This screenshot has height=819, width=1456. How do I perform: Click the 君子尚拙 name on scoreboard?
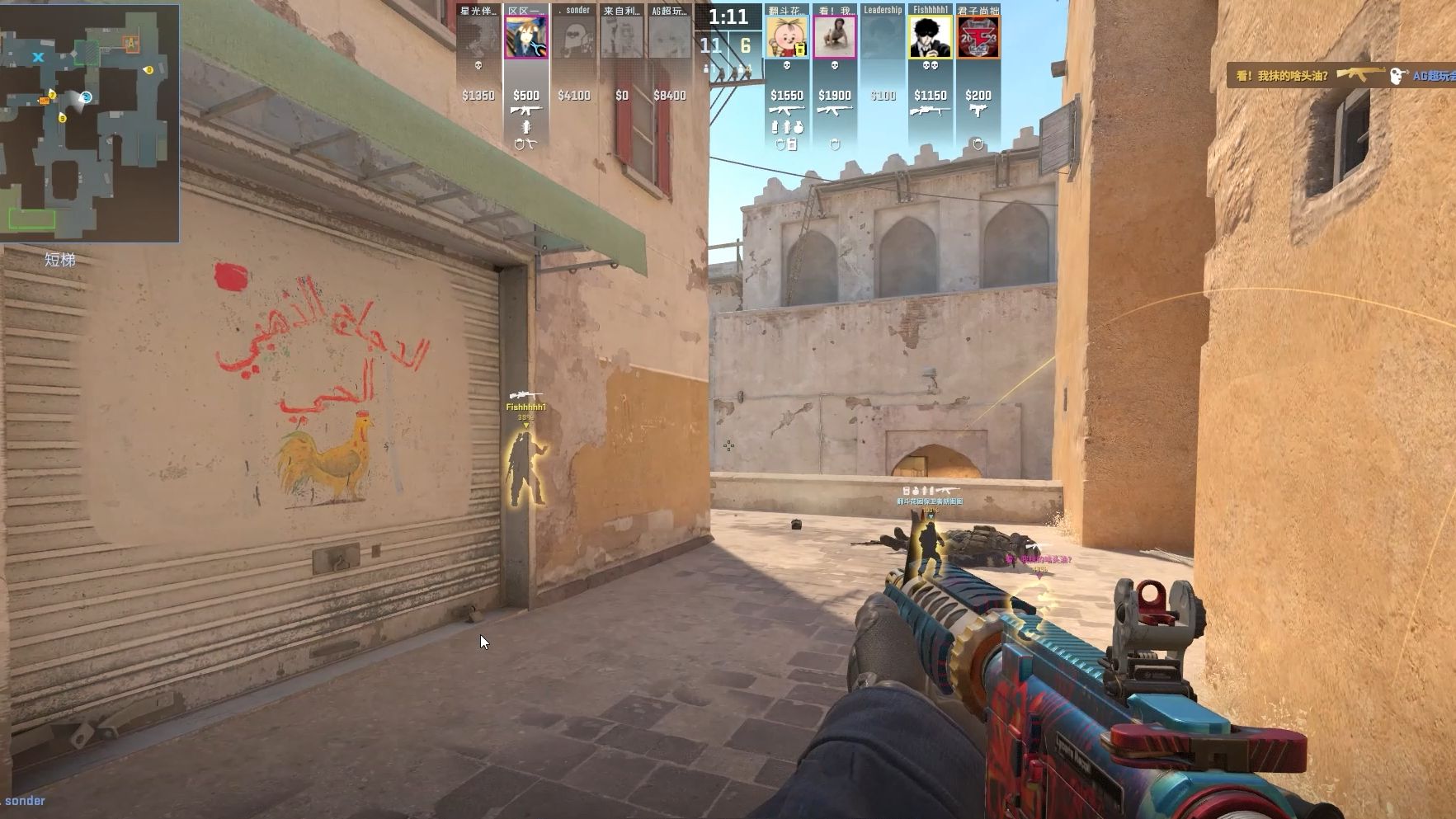click(x=978, y=10)
